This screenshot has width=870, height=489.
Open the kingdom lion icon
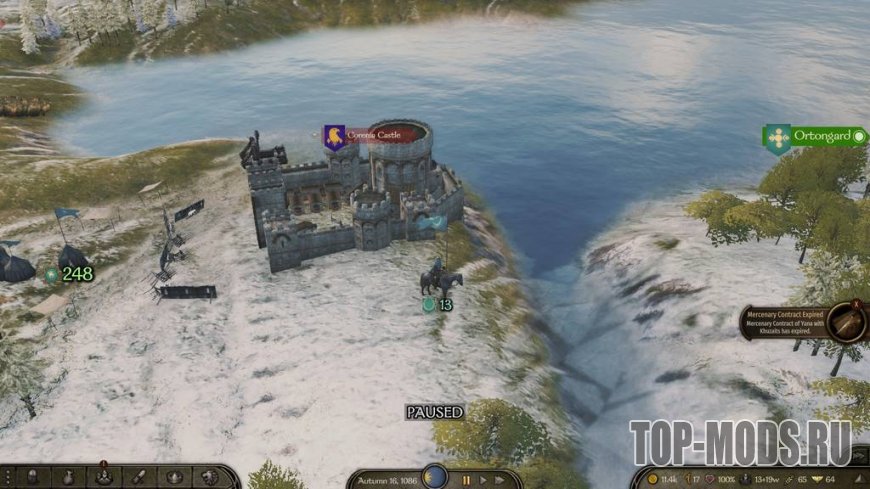[208, 477]
